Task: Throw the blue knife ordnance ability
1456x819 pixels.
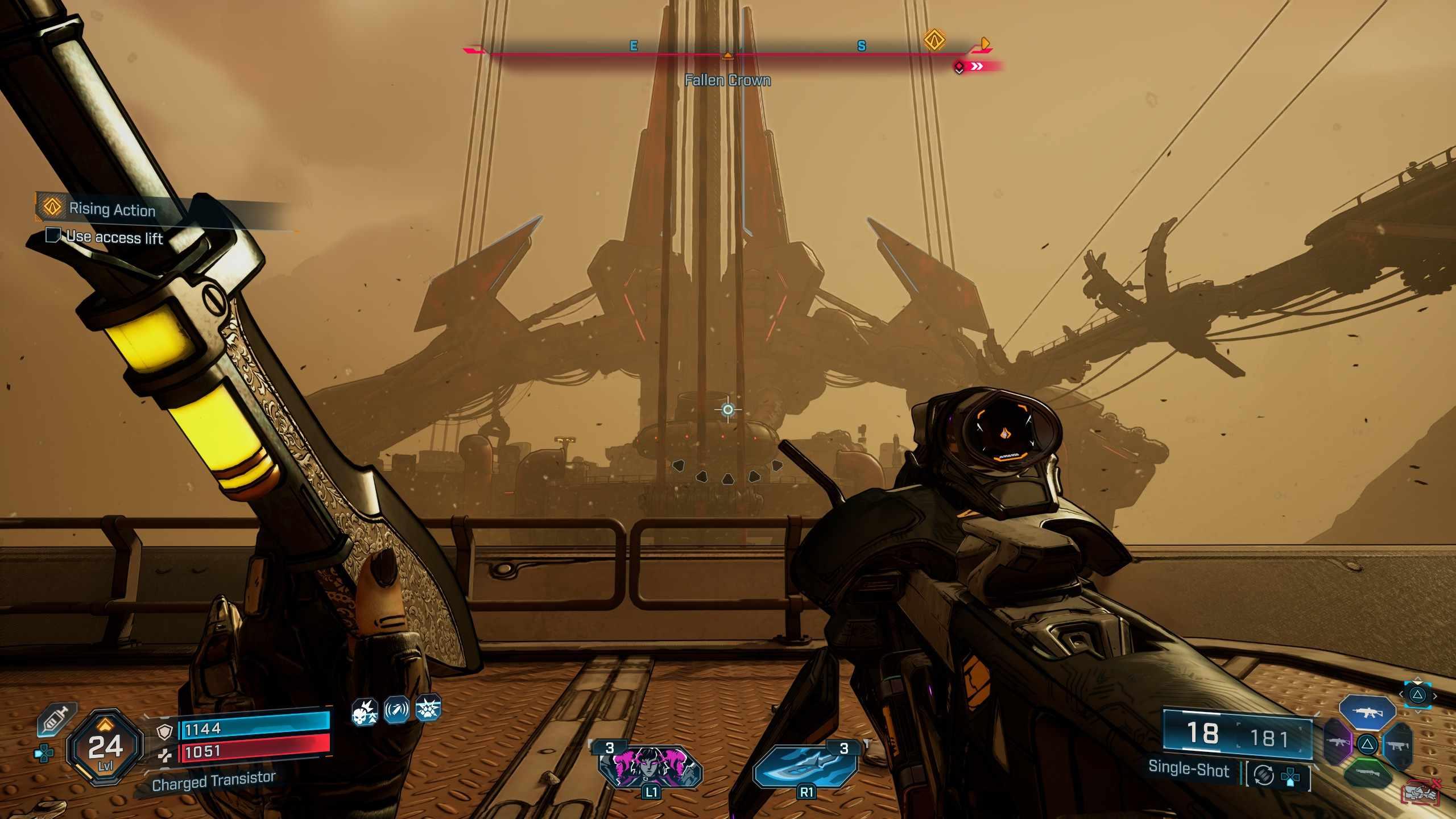Action: tap(806, 766)
